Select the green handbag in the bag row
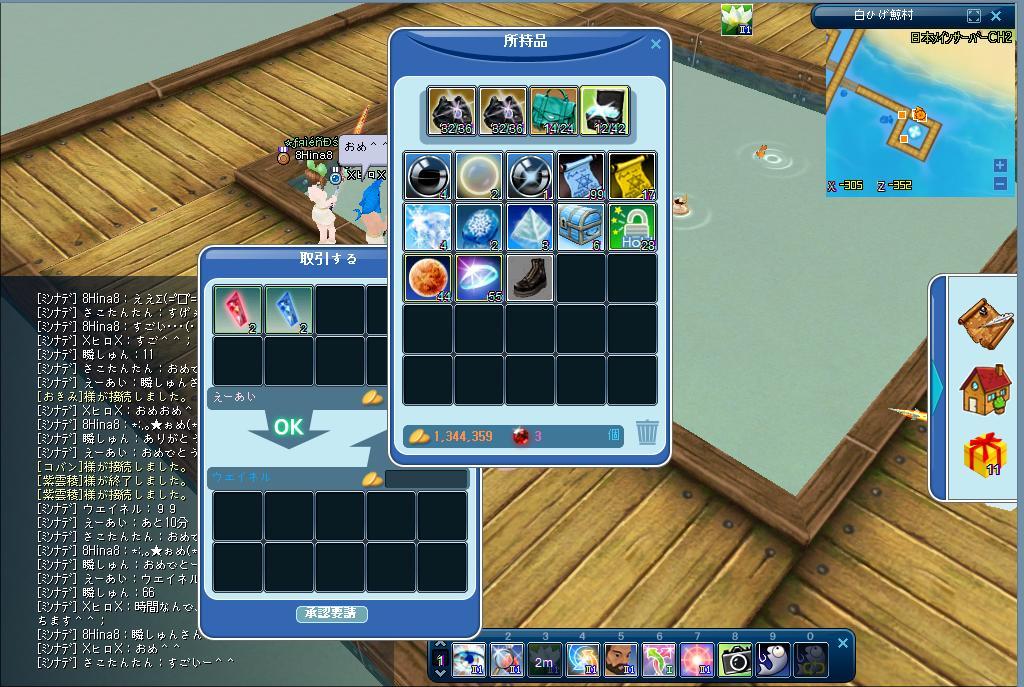Viewport: 1024px width, 687px height. coord(554,110)
